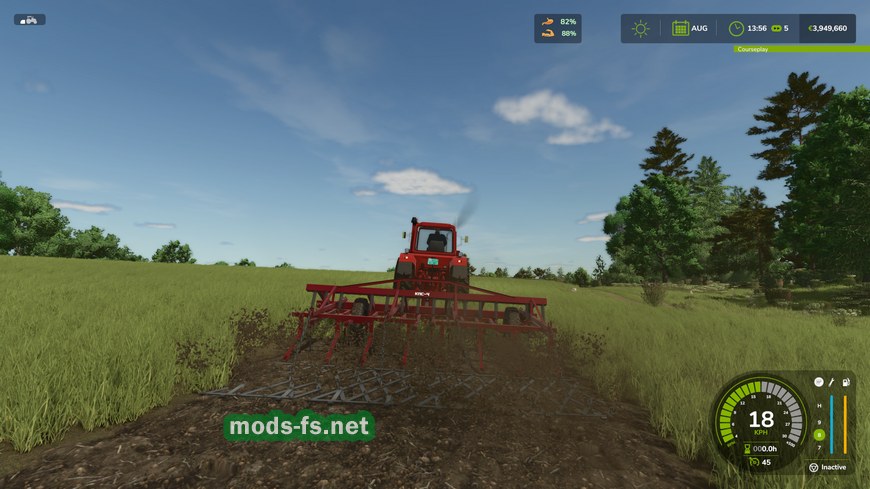Click the tractor vehicle icon badge
870x489 pixels.
(29, 19)
